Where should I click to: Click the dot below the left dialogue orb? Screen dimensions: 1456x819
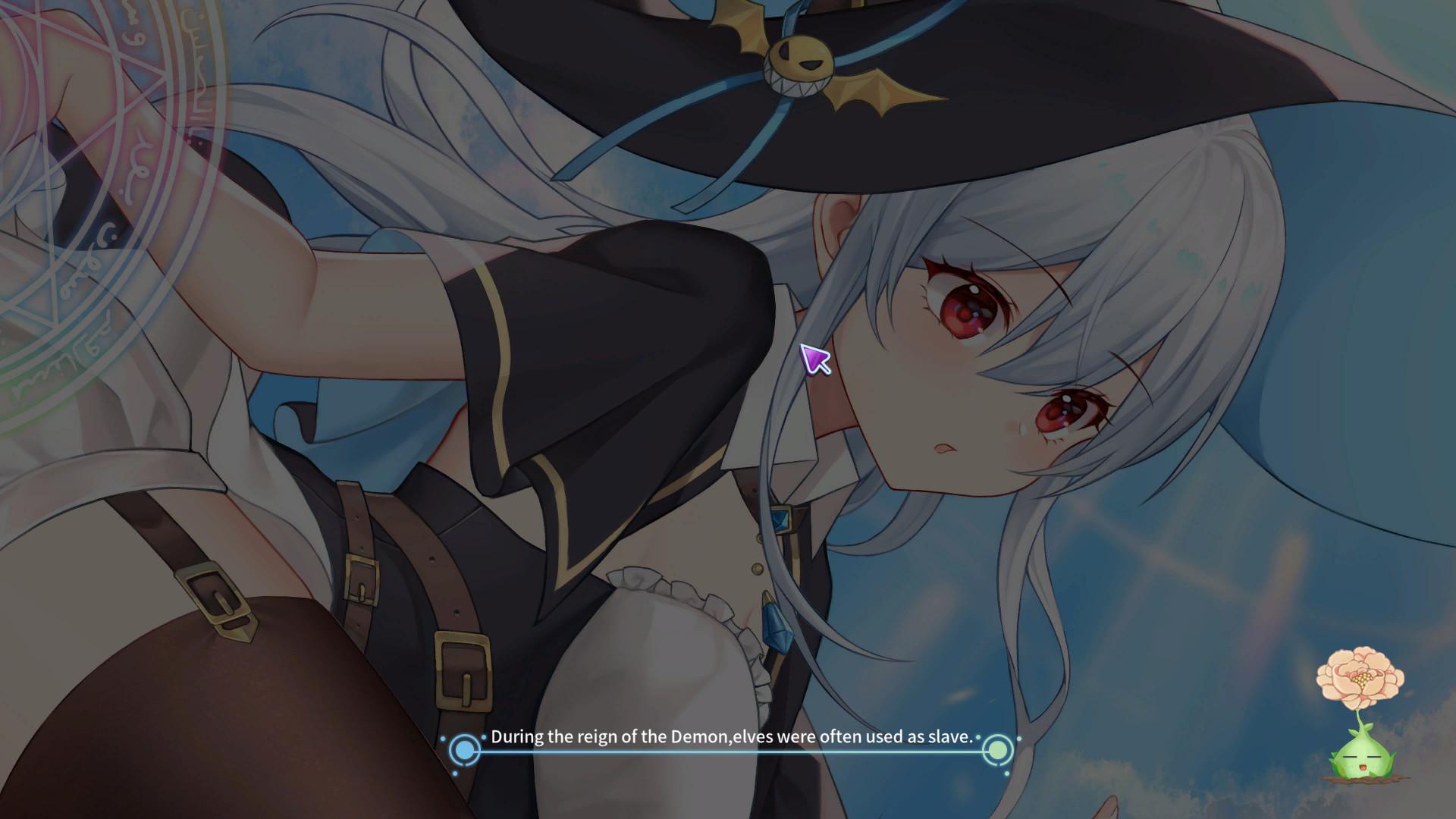click(456, 773)
